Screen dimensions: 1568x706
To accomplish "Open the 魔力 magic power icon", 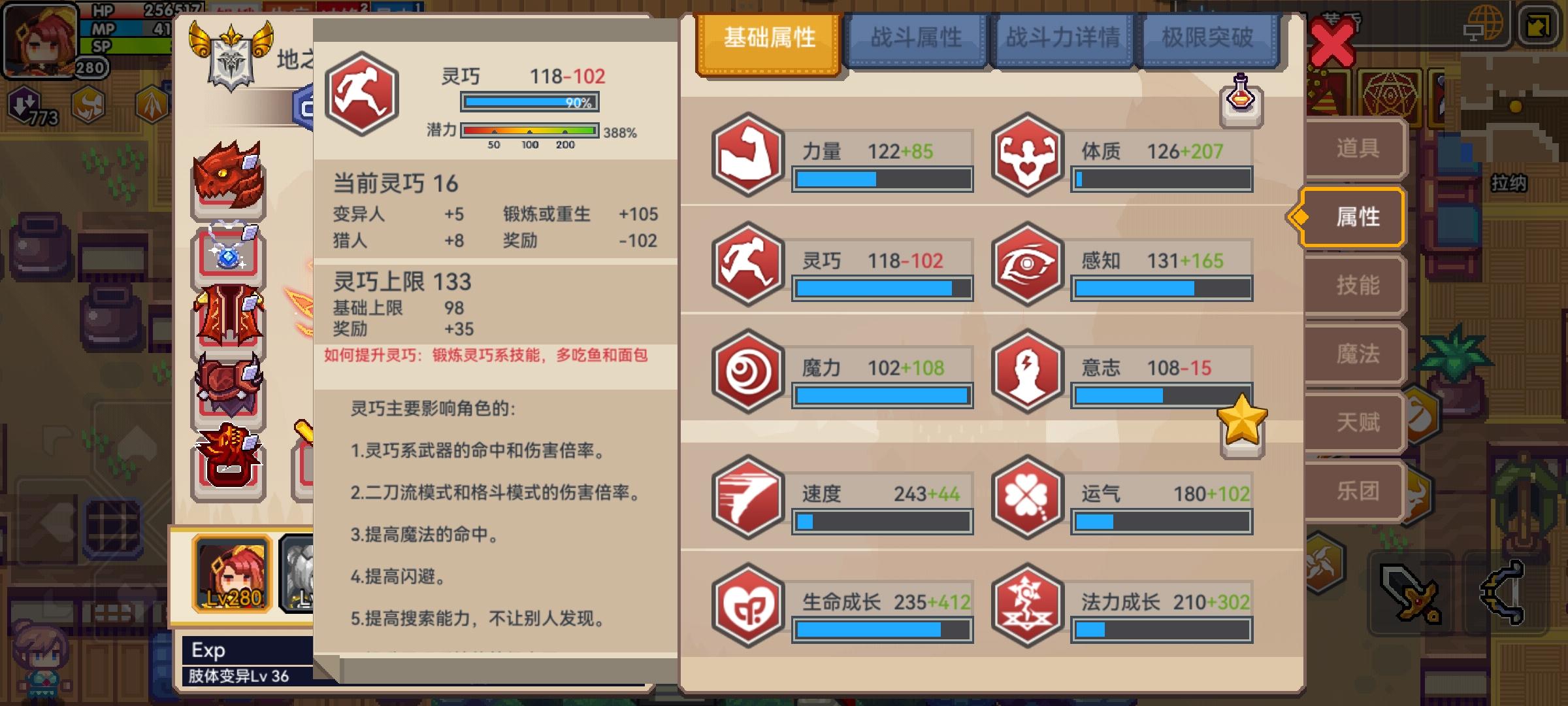I will click(747, 373).
